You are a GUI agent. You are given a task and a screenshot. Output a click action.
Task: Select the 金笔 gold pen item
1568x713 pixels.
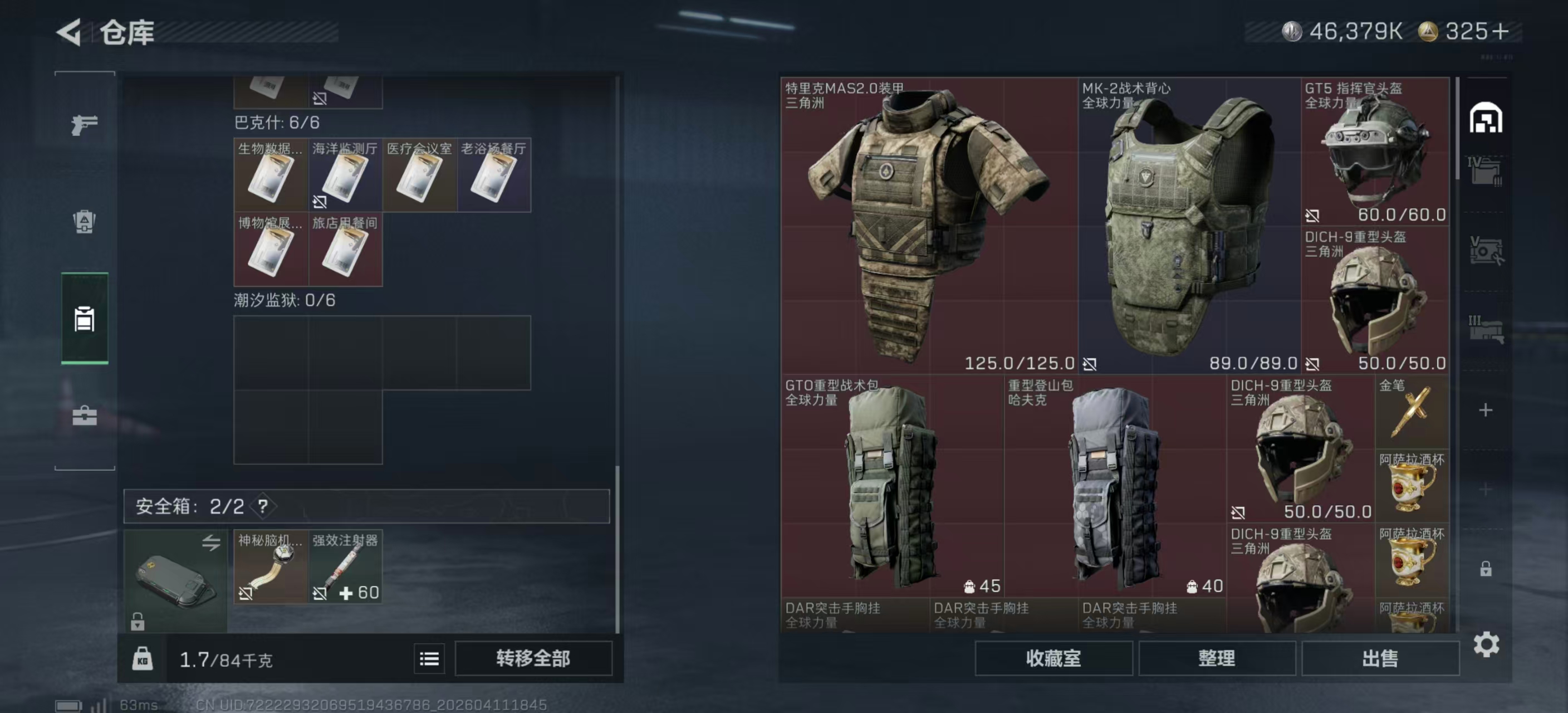coord(1412,412)
